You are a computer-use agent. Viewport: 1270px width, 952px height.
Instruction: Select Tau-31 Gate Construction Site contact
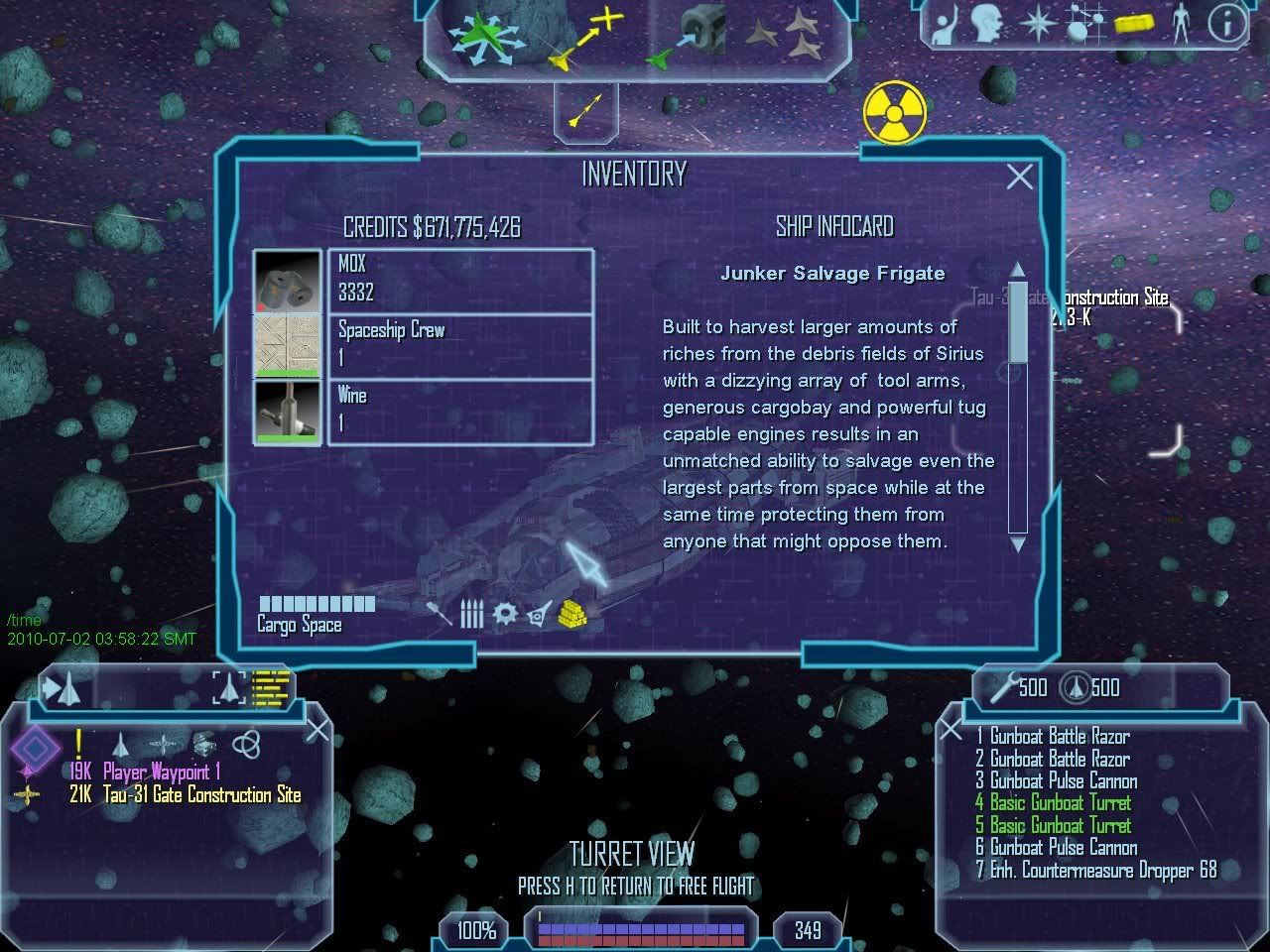click(201, 795)
